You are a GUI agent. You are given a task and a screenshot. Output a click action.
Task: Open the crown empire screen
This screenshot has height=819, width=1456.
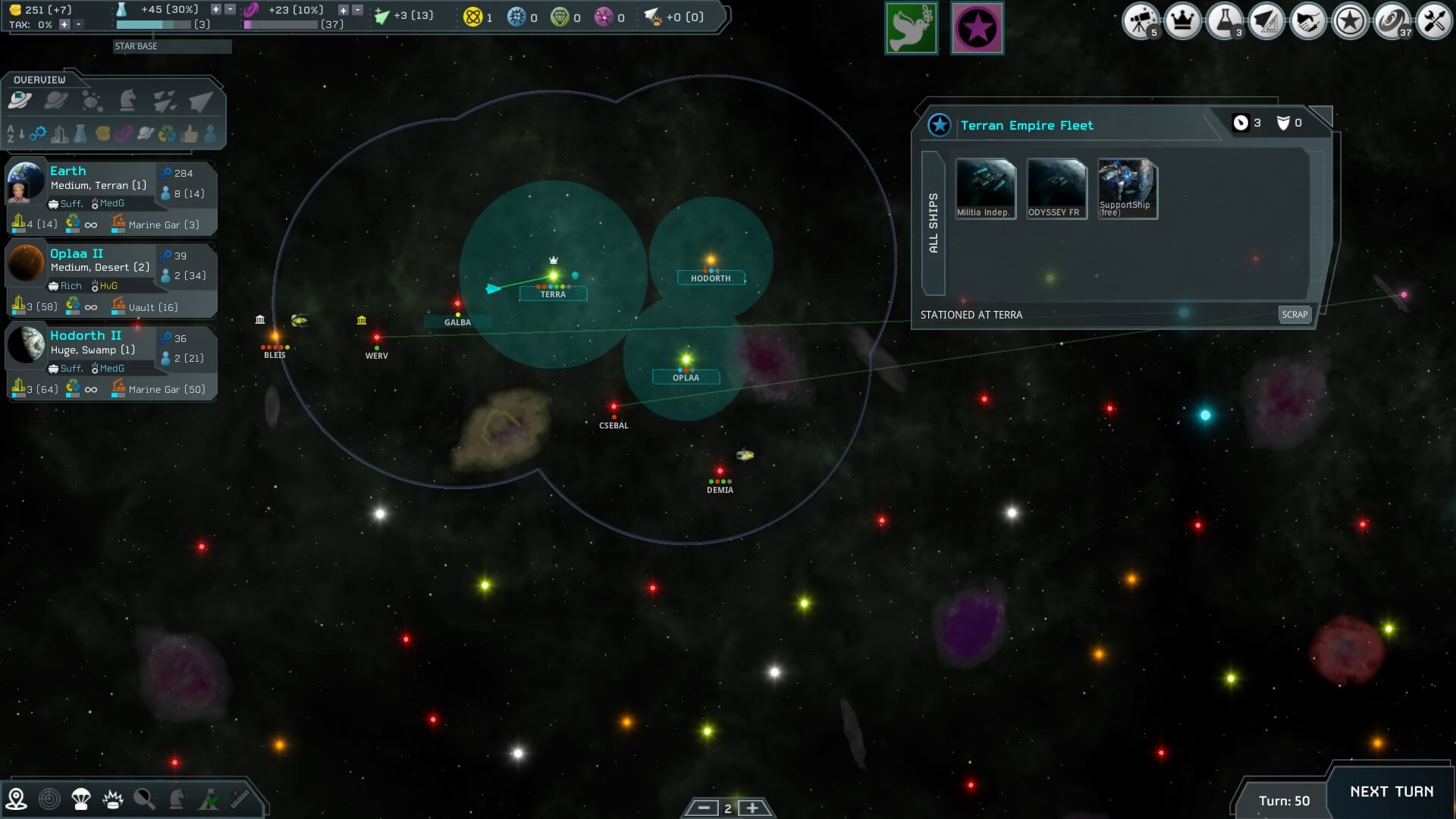[1182, 21]
